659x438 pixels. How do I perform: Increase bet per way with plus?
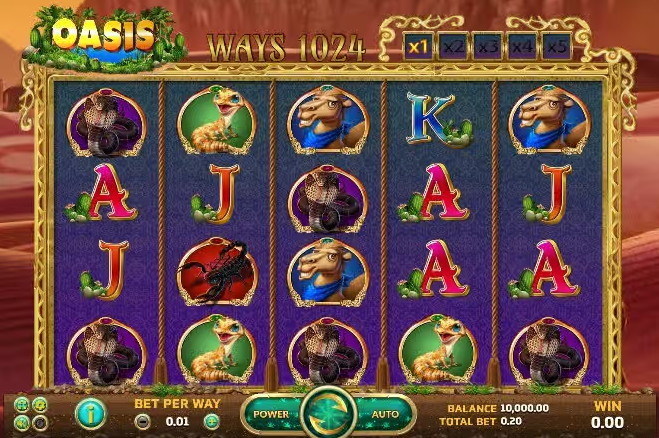211,422
